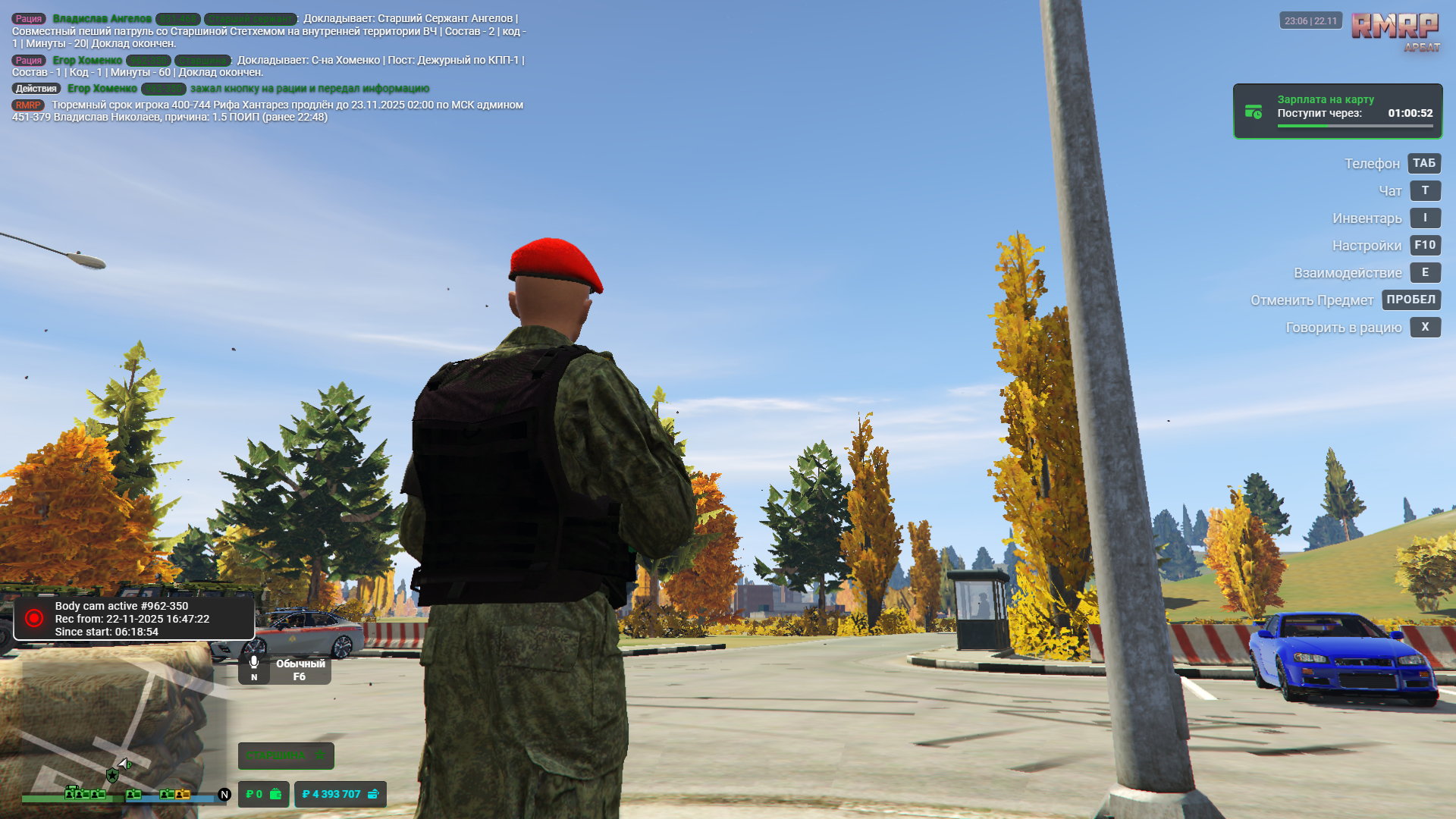Click the red body cam recording indicator
The height and width of the screenshot is (819, 1456).
33,617
